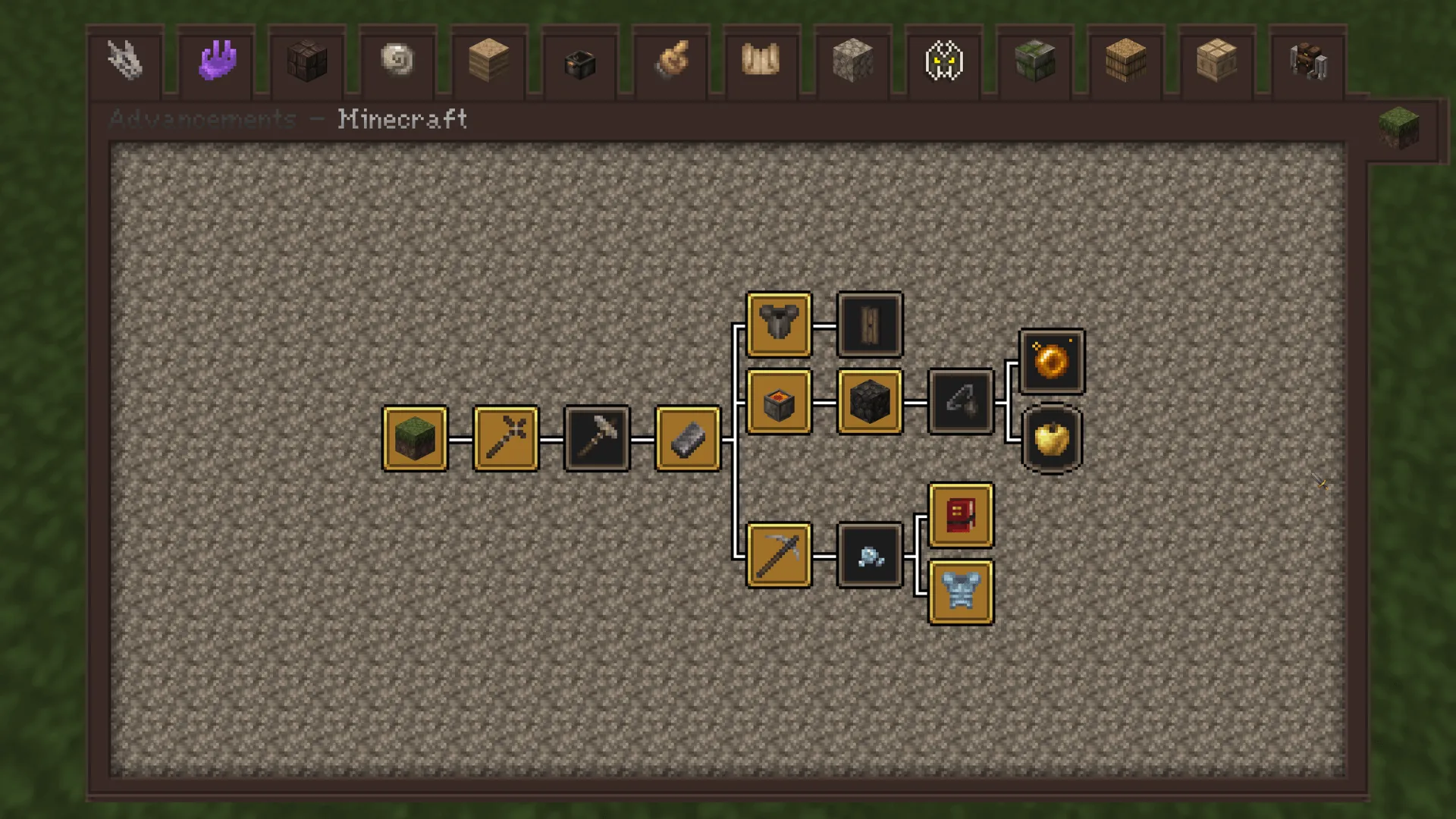Select the stone pickaxe advancement
1456x819 pixels.
point(597,438)
